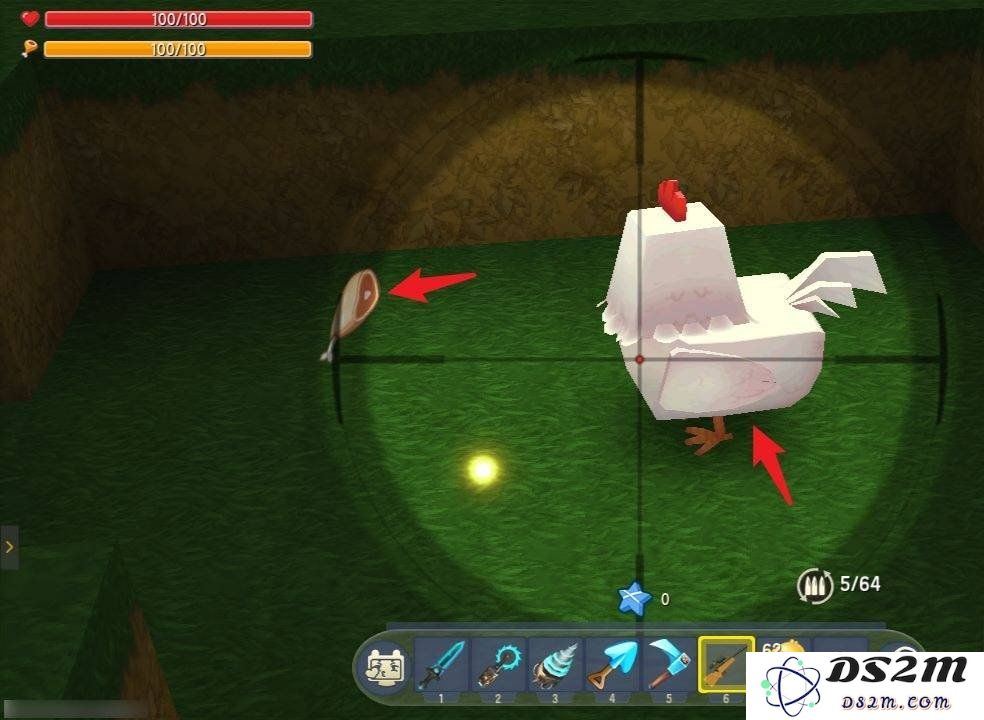Choose the spiked flail weapon slot
The image size is (984, 720).
[x=498, y=663]
